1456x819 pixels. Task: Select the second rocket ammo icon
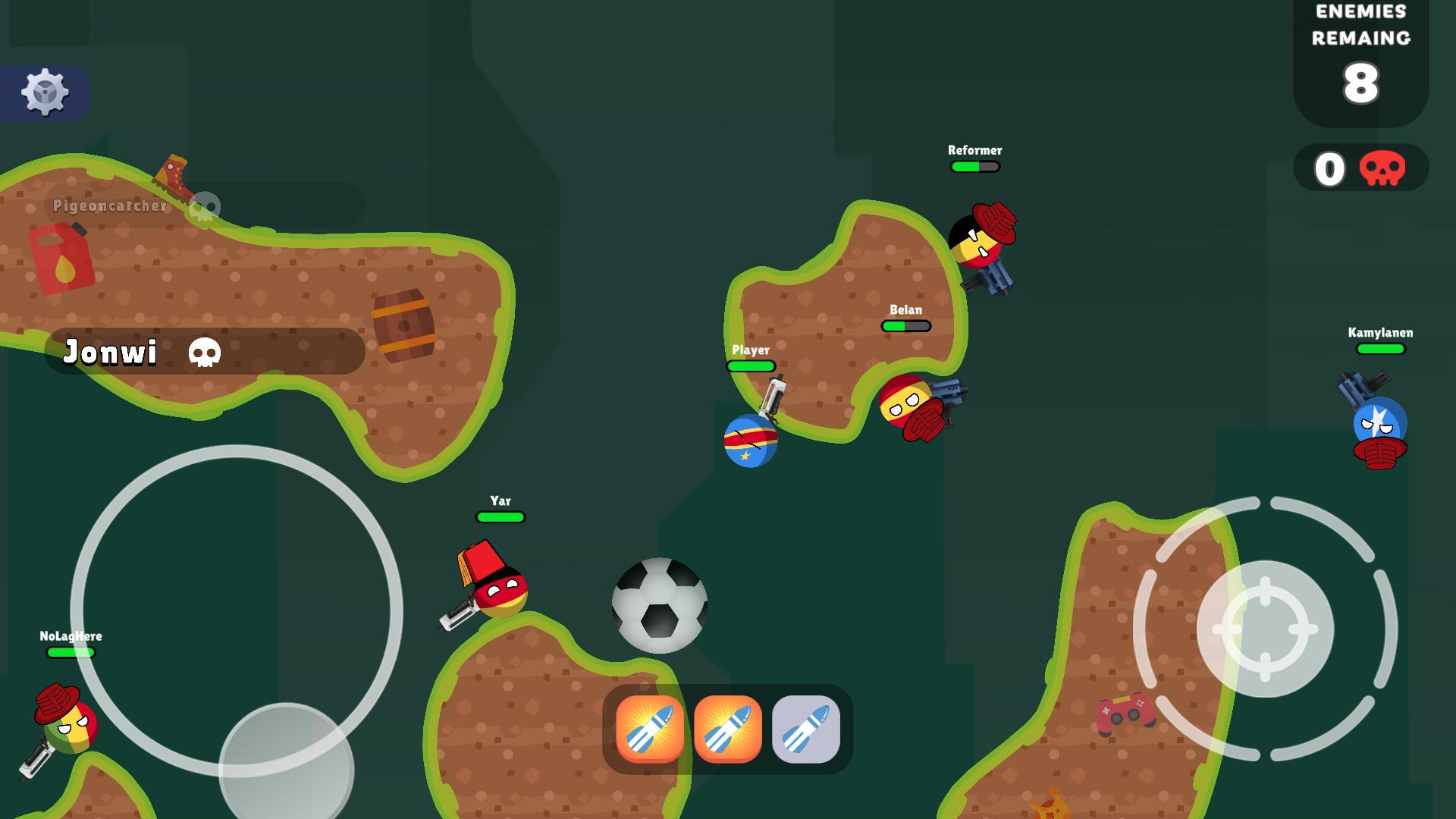click(729, 729)
